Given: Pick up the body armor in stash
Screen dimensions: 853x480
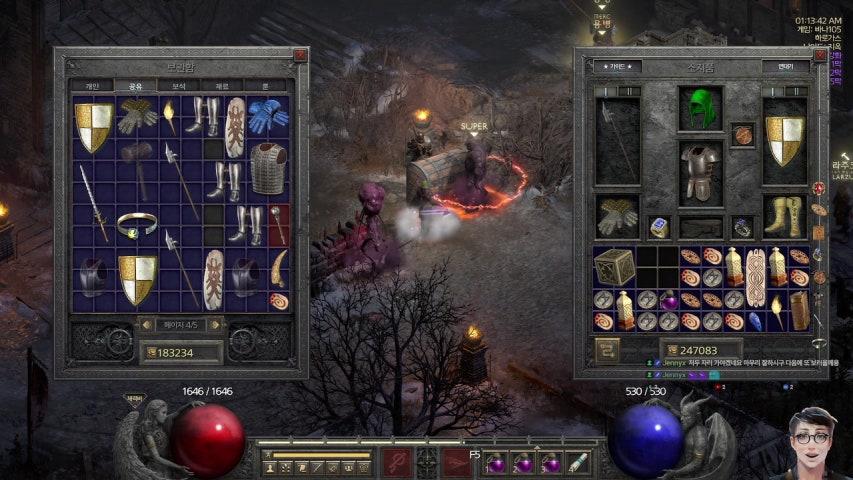Looking at the screenshot, I should (x=267, y=168).
